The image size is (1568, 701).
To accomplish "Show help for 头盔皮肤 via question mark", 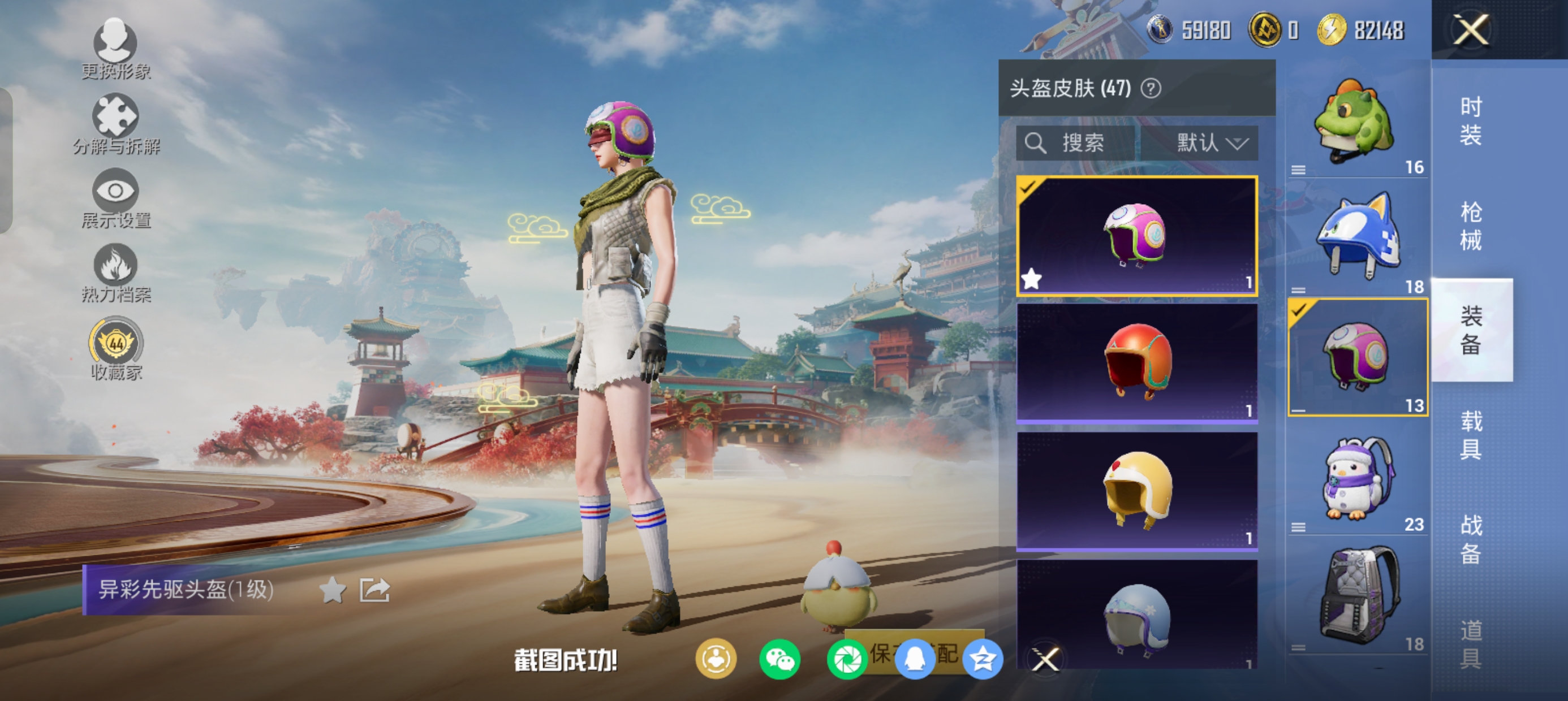I will [x=1150, y=89].
